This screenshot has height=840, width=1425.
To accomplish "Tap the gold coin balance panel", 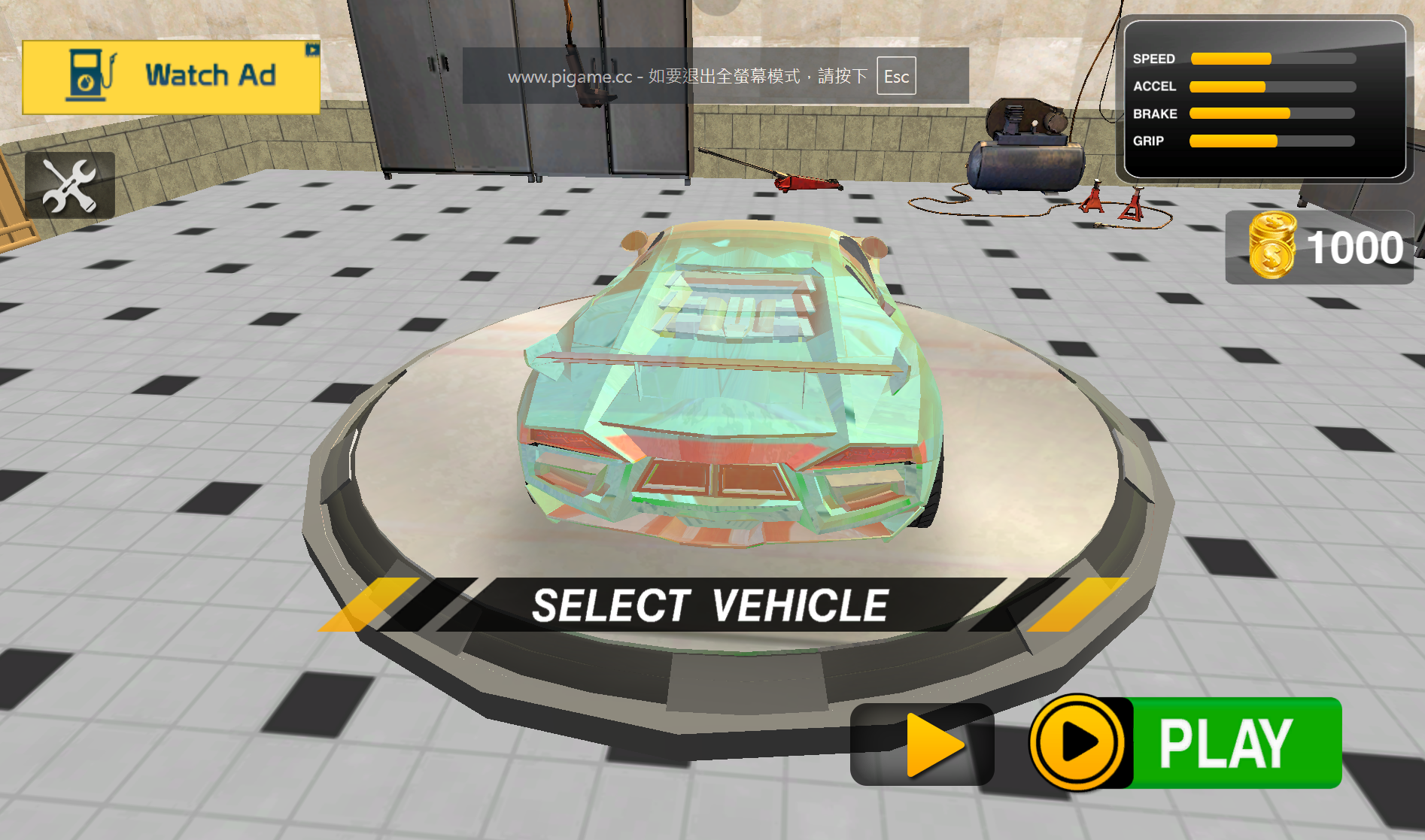I will click(1320, 247).
